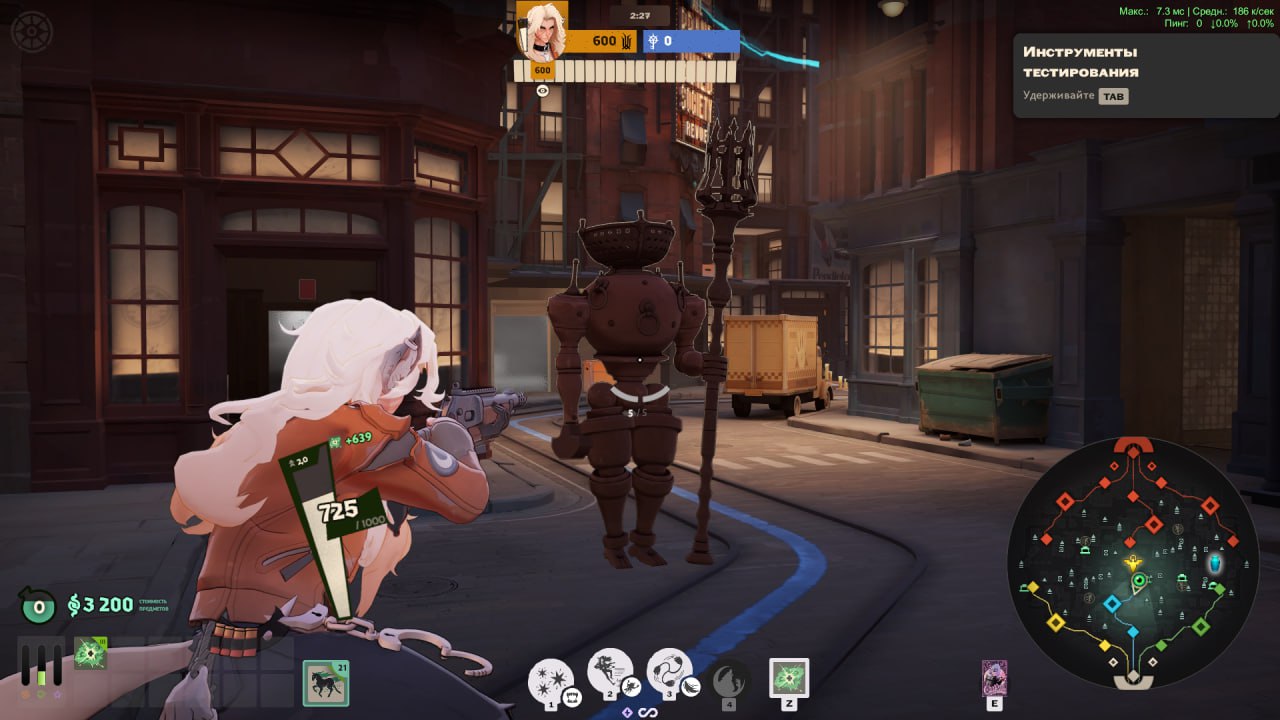Select the black horse item slot
The image size is (1280, 720).
(326, 684)
